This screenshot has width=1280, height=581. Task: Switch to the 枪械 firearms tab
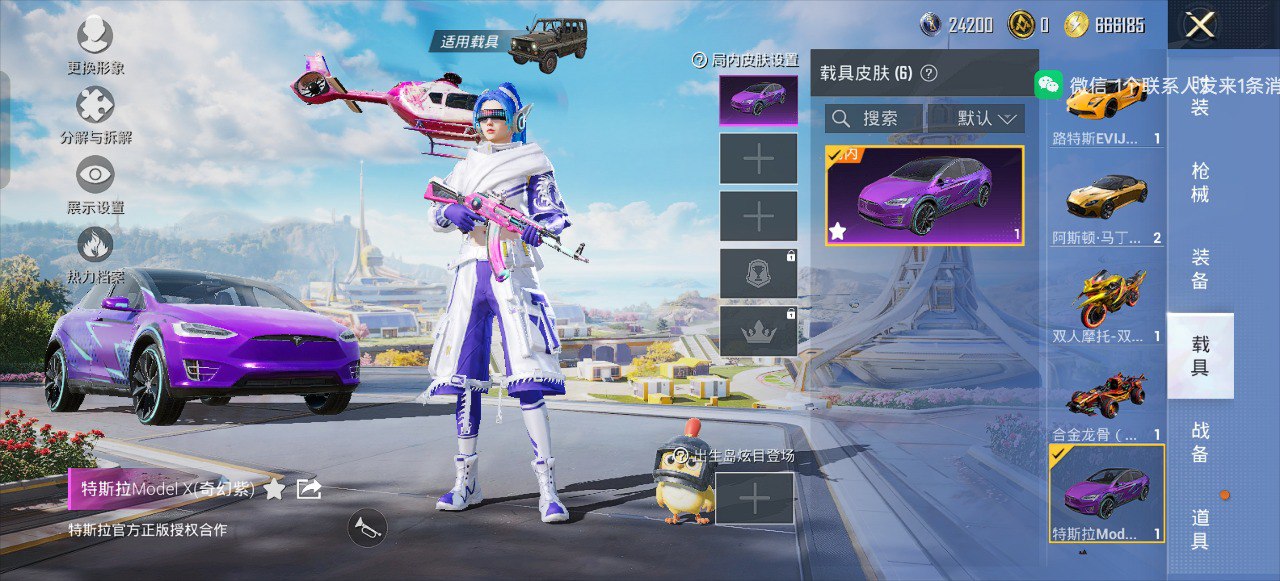1200,182
